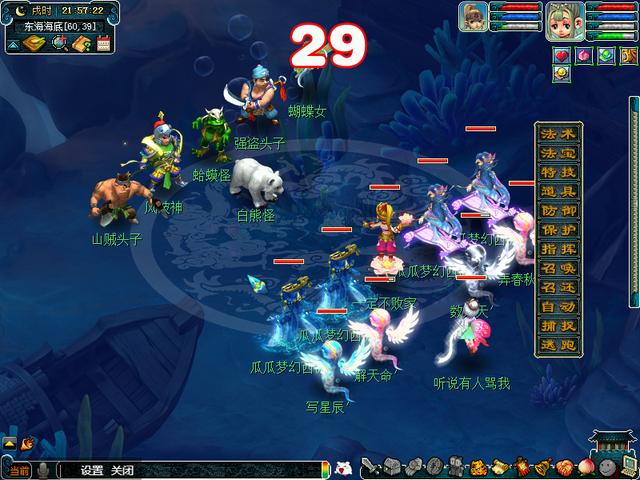This screenshot has height=480, width=640.
Task: Open the calendar icon under the location
Action: [x=102, y=43]
